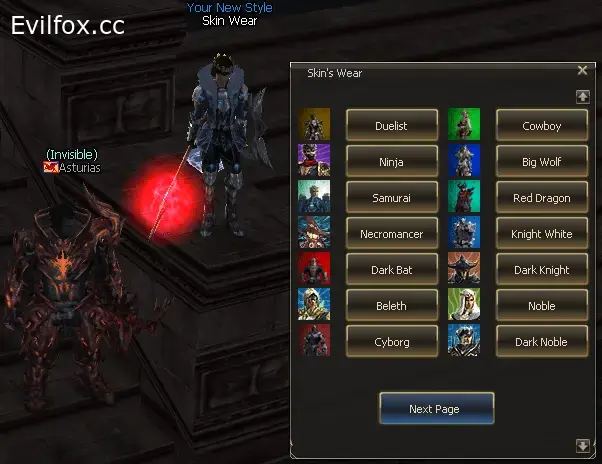Pick the Red Dragon skin
This screenshot has width=602, height=464.
(541, 198)
